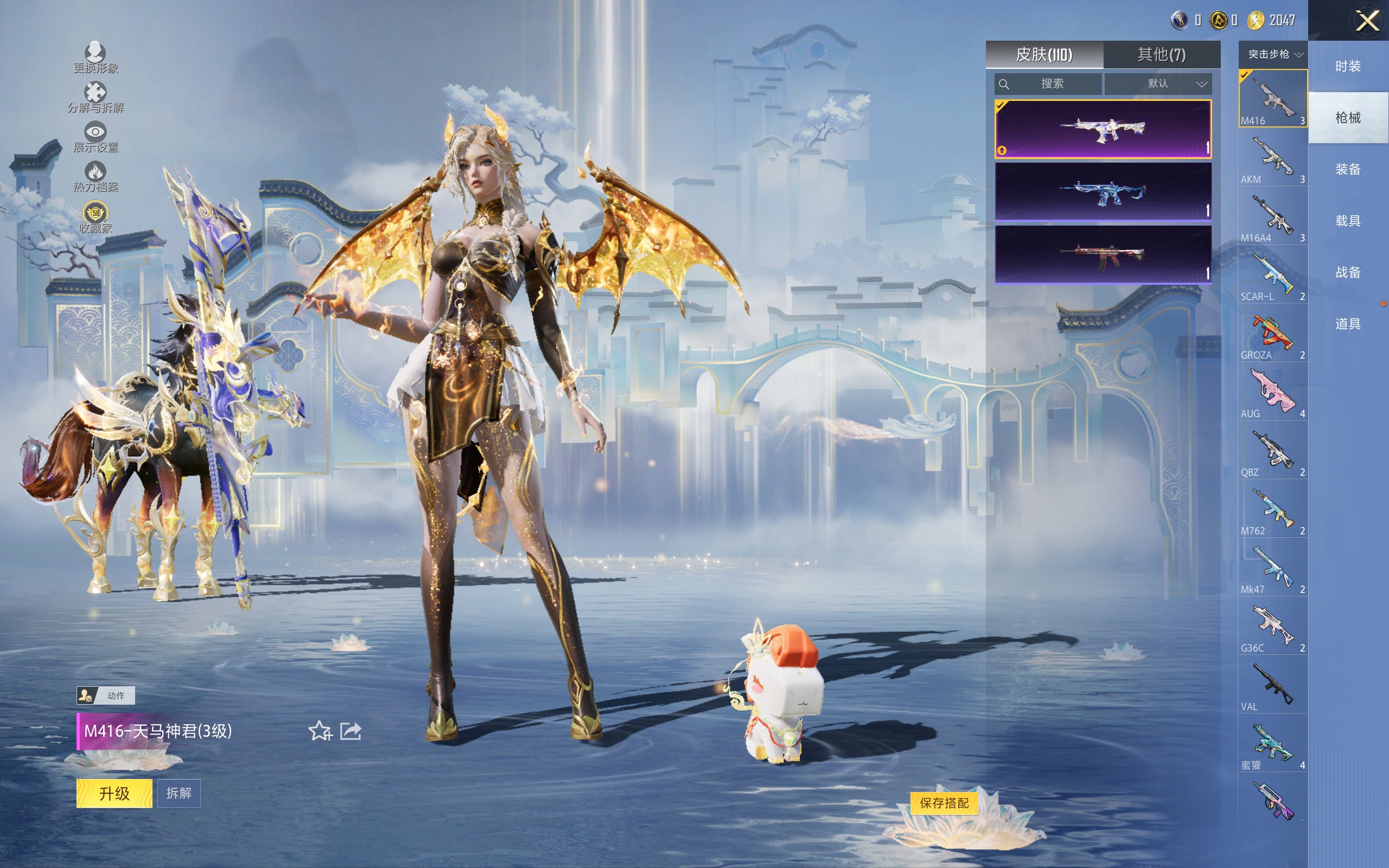
Task: Click the 拆解 dismantle button
Action: 179,793
